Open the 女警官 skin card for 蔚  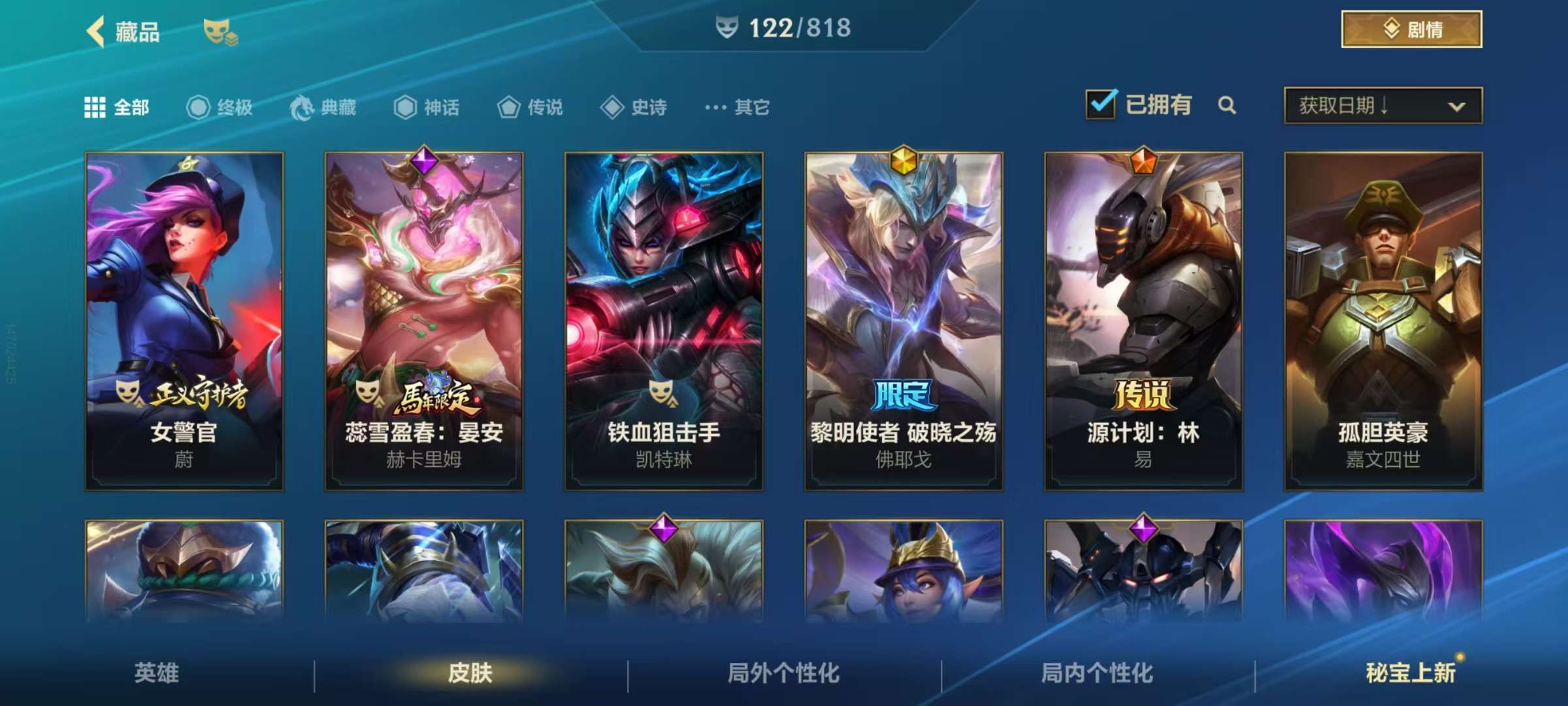[x=185, y=320]
